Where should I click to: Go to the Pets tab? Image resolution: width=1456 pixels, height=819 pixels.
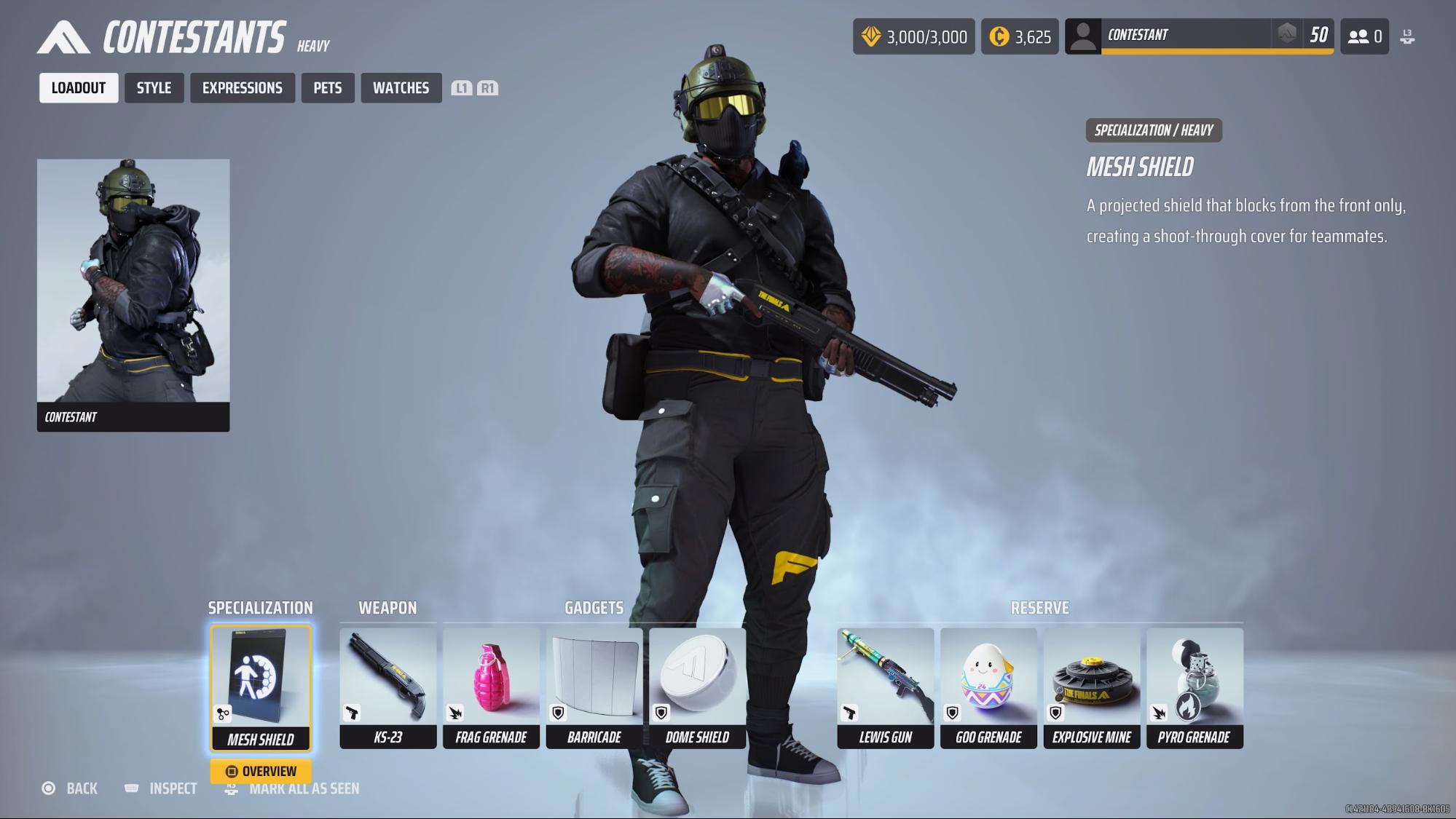tap(328, 88)
